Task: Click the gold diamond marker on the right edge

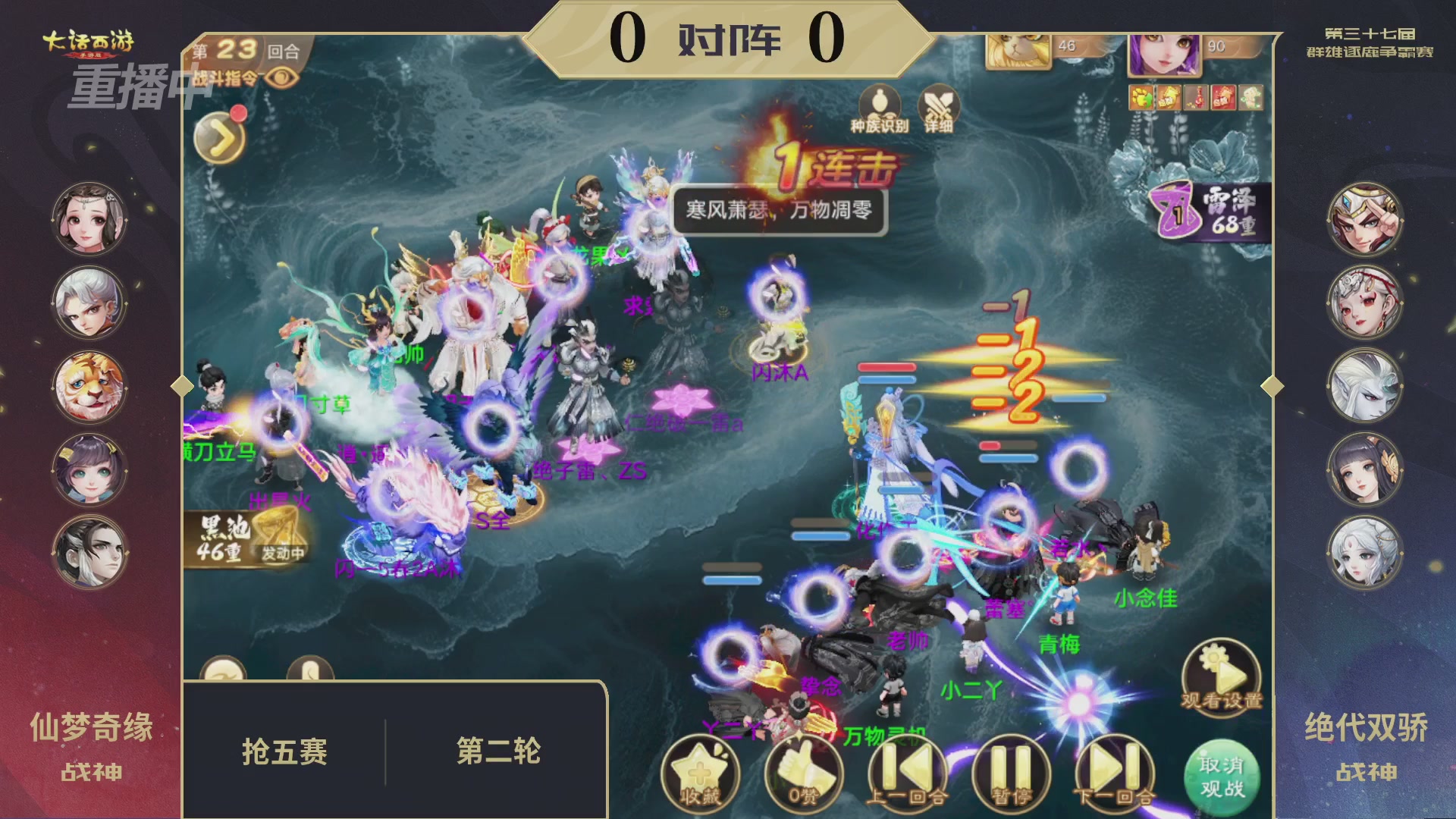Action: coord(1273,386)
